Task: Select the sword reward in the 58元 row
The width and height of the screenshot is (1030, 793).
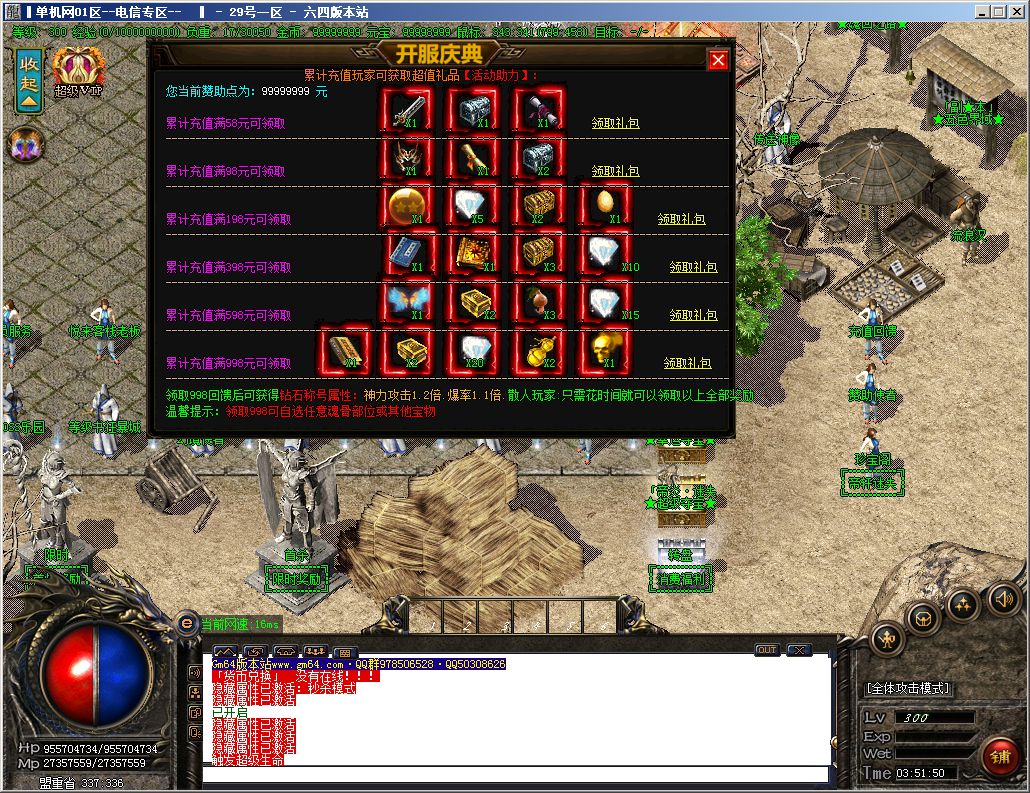Action: click(x=409, y=110)
